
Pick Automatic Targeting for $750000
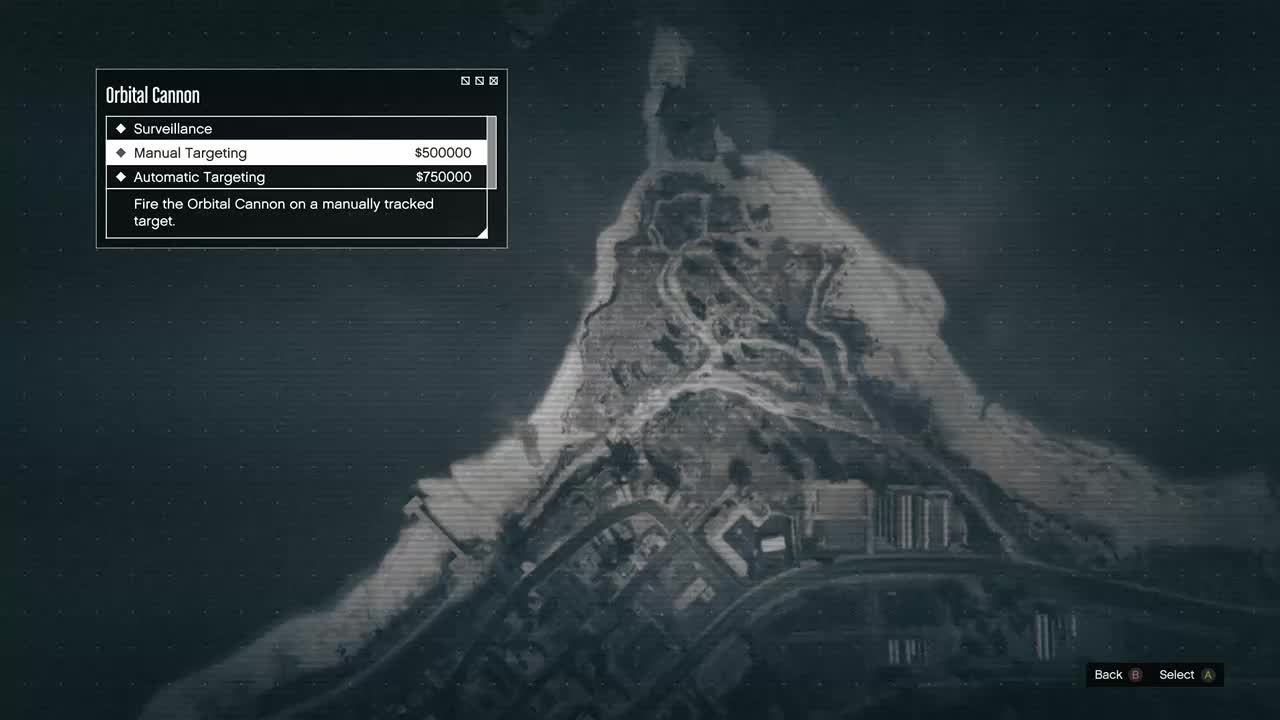tap(296, 177)
